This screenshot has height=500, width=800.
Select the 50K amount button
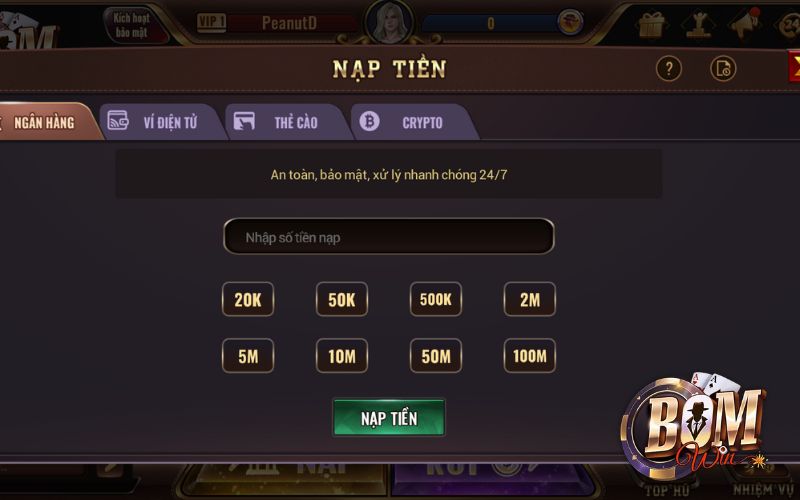click(342, 299)
